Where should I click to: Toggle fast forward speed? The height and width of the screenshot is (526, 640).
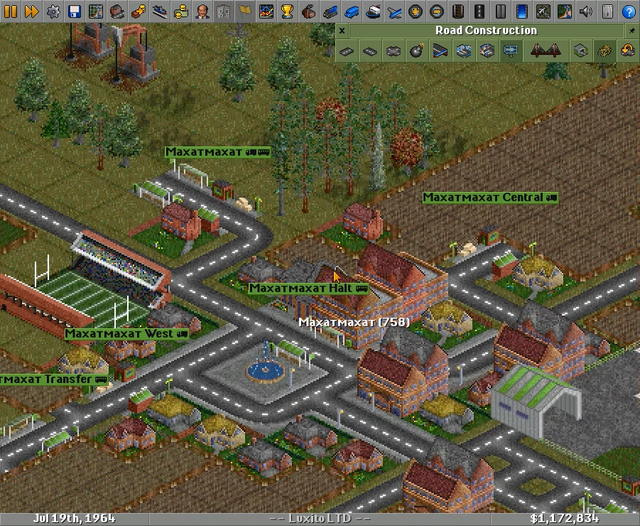point(32,11)
